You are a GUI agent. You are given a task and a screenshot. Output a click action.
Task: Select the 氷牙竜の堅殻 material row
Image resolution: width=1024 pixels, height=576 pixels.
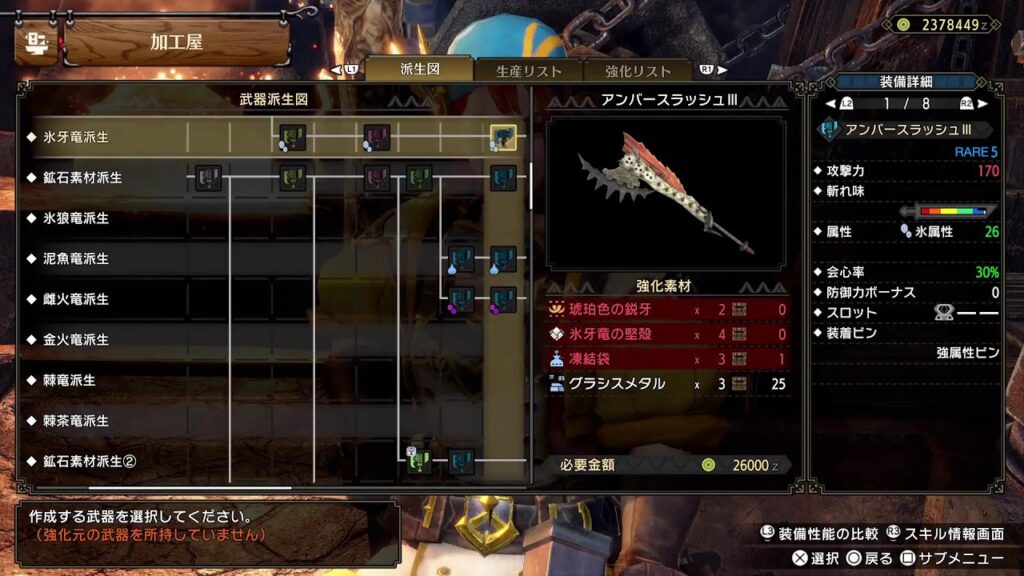(x=668, y=334)
